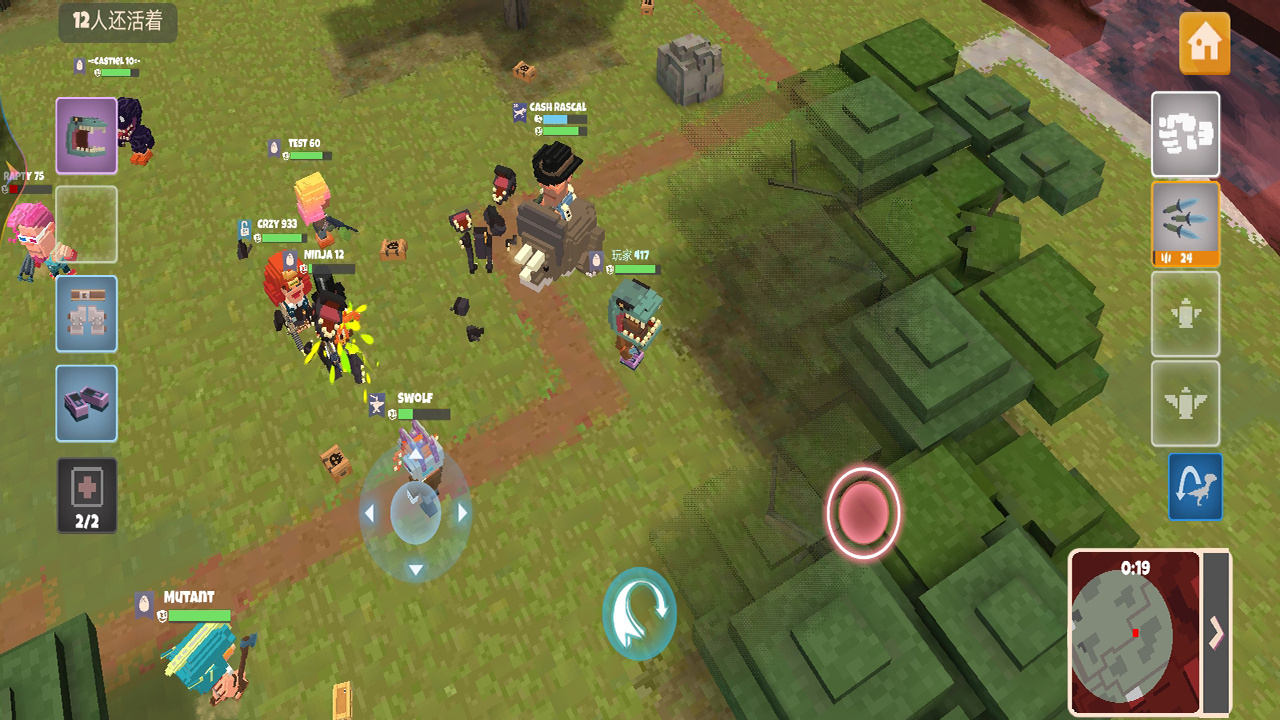The image size is (1280, 720).
Task: Select the wooden trap item slot
Action: point(86,313)
